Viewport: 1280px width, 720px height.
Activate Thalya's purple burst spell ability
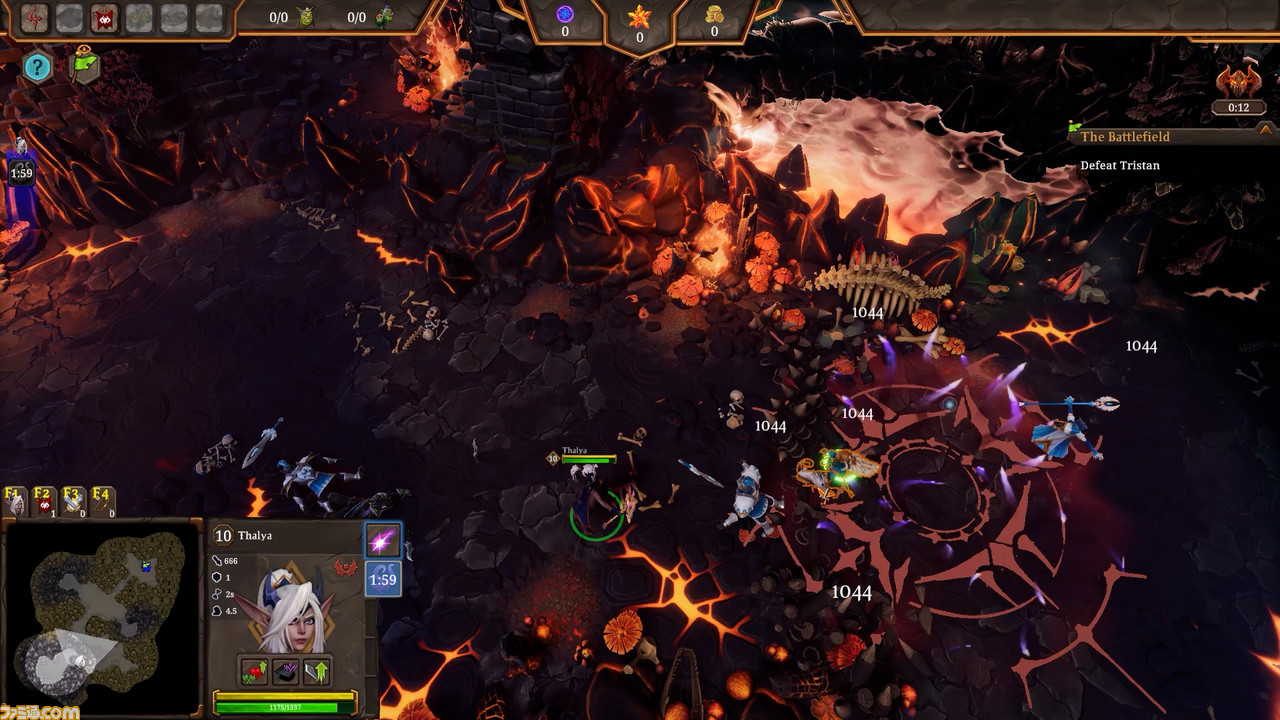(x=383, y=541)
